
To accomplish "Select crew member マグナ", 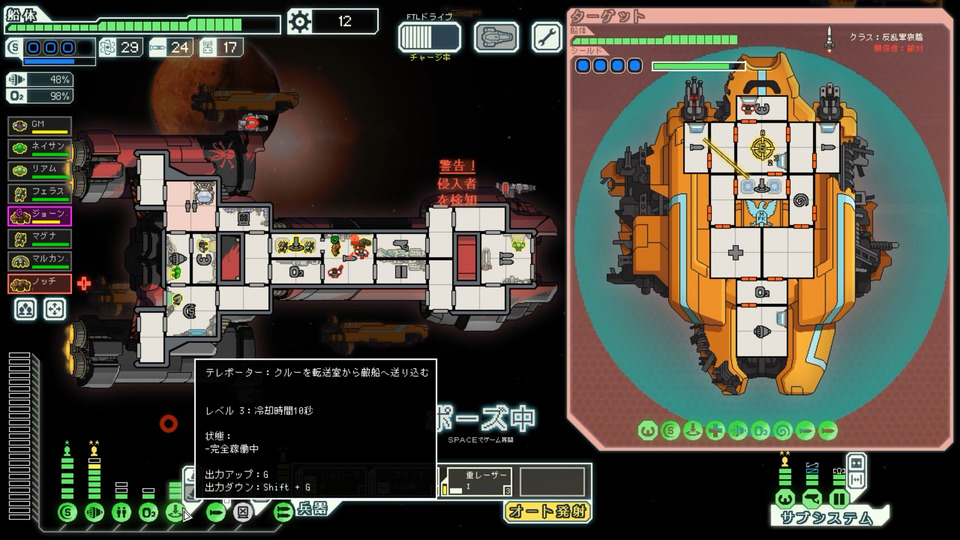I will coord(40,238).
